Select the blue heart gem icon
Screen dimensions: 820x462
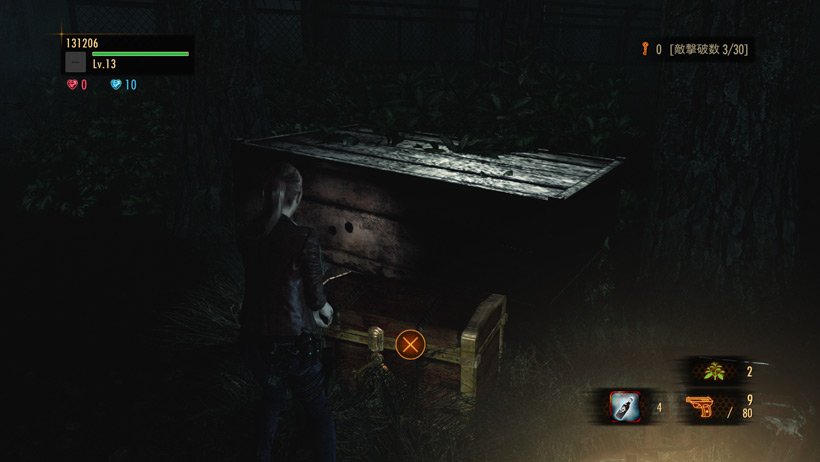pos(116,85)
